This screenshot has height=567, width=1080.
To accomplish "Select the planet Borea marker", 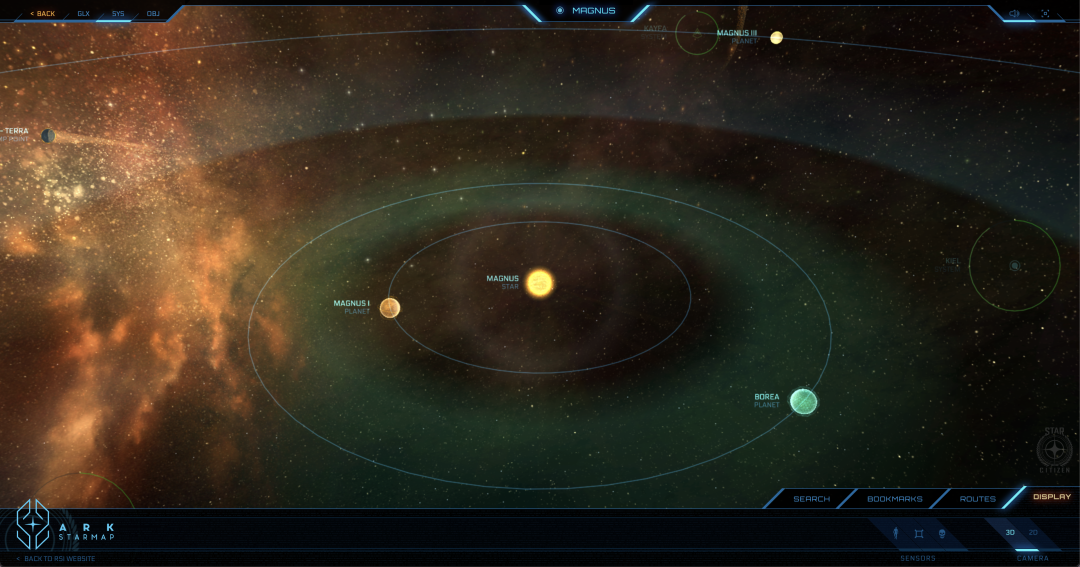I will (803, 402).
